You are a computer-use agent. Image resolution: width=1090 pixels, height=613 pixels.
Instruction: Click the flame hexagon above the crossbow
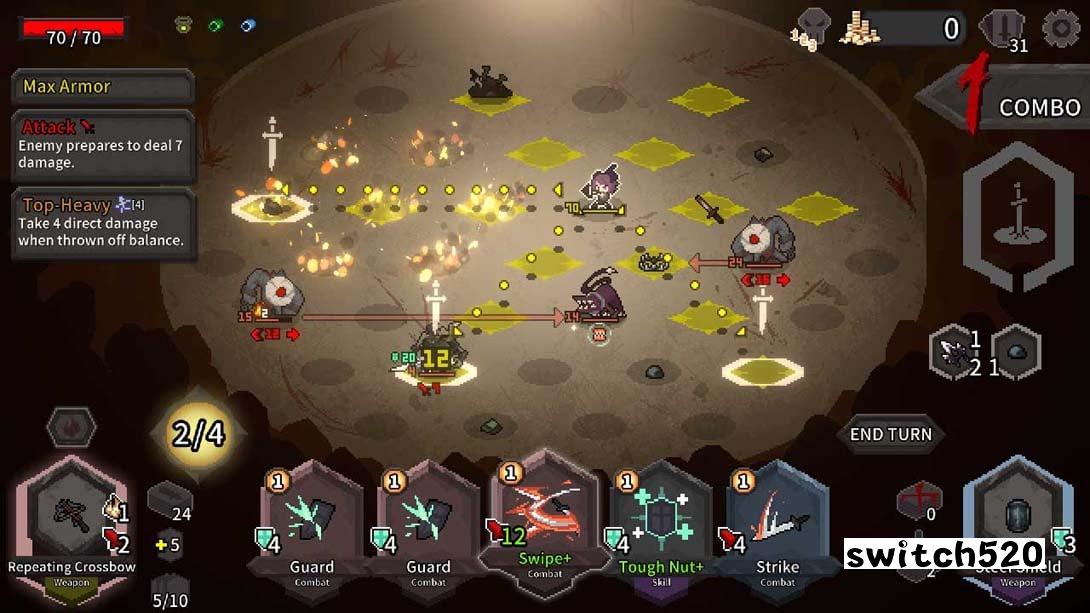(x=71, y=428)
